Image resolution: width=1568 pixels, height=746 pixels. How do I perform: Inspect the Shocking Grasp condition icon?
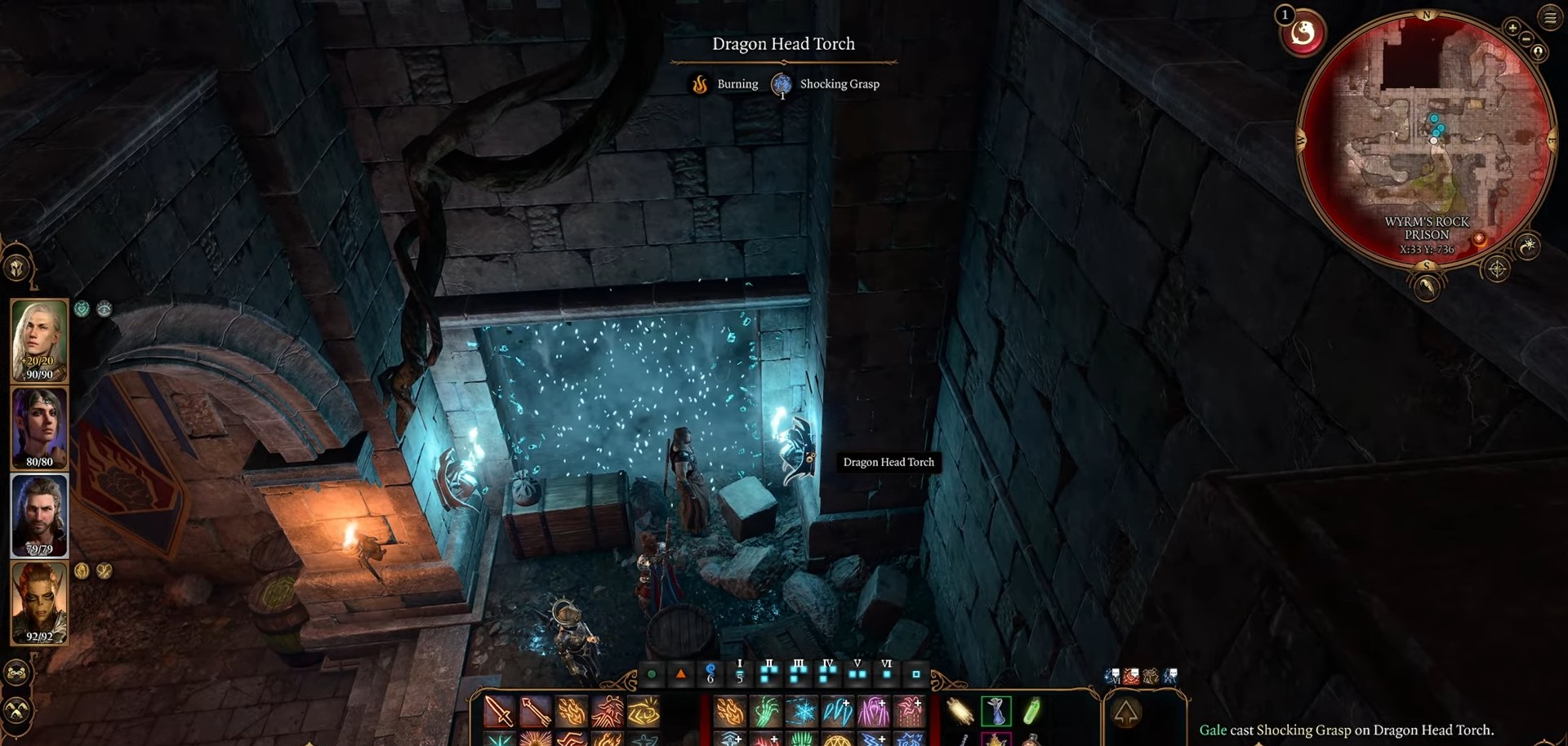782,84
